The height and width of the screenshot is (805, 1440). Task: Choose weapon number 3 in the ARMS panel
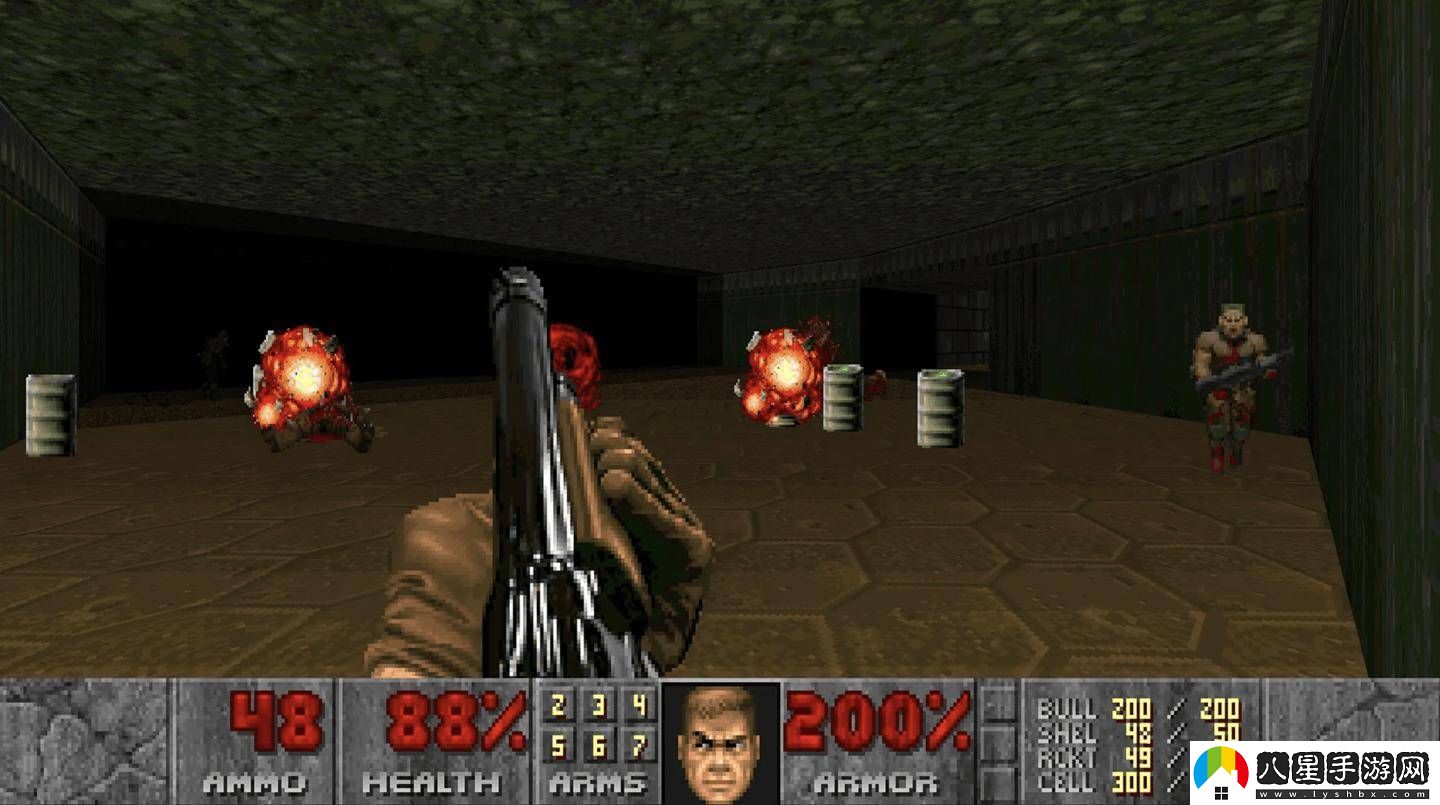pos(598,708)
